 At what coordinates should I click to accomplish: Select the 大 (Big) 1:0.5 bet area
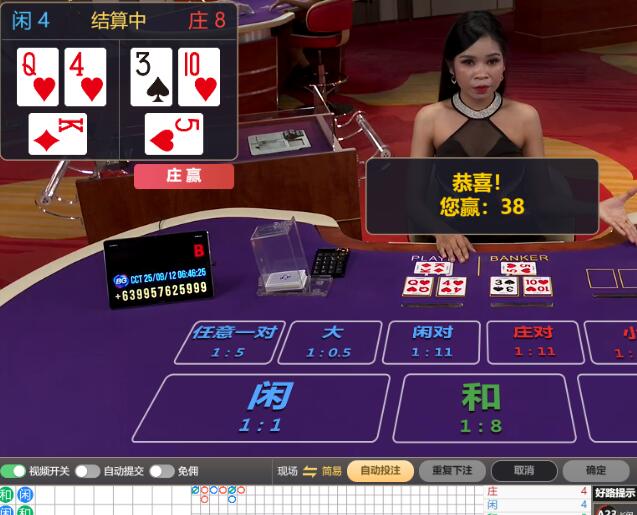pos(331,341)
